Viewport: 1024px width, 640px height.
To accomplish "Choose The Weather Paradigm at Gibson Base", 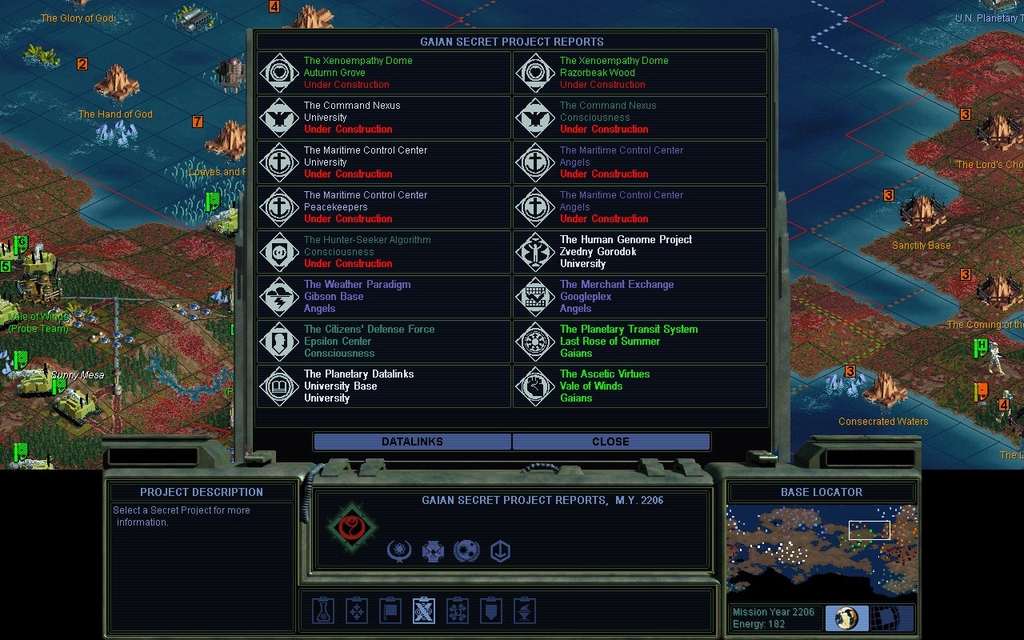I will (x=384, y=297).
